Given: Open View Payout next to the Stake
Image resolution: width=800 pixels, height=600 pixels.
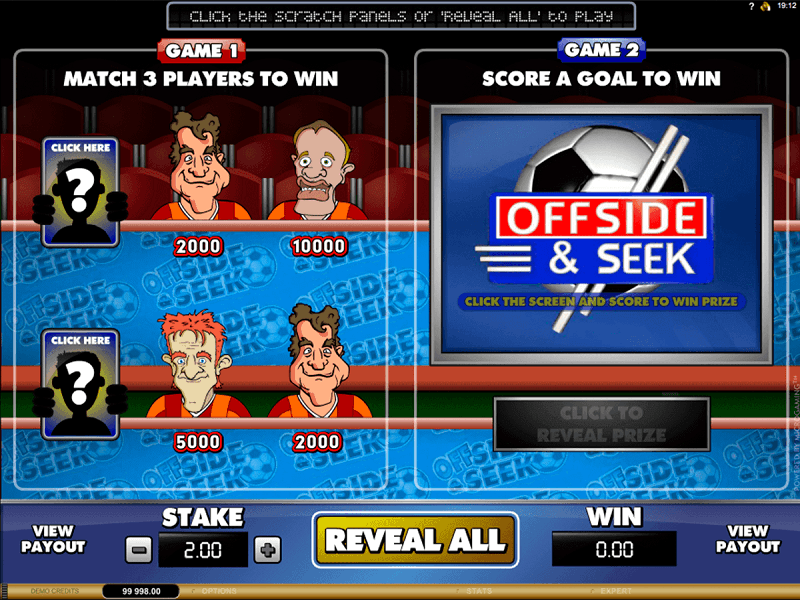Looking at the screenshot, I should click(x=53, y=540).
